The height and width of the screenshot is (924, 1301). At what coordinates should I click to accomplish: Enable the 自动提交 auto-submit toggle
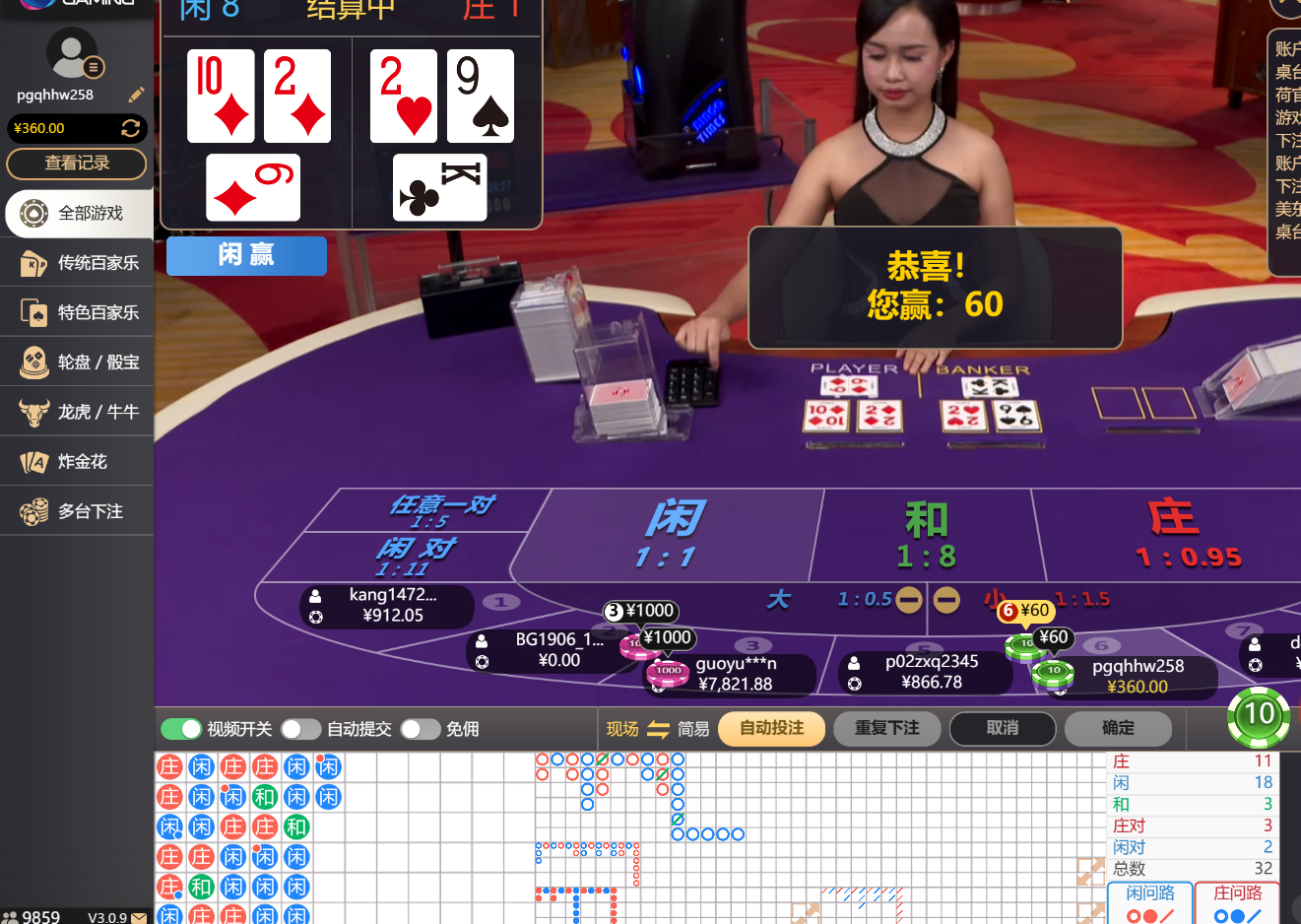tap(301, 729)
